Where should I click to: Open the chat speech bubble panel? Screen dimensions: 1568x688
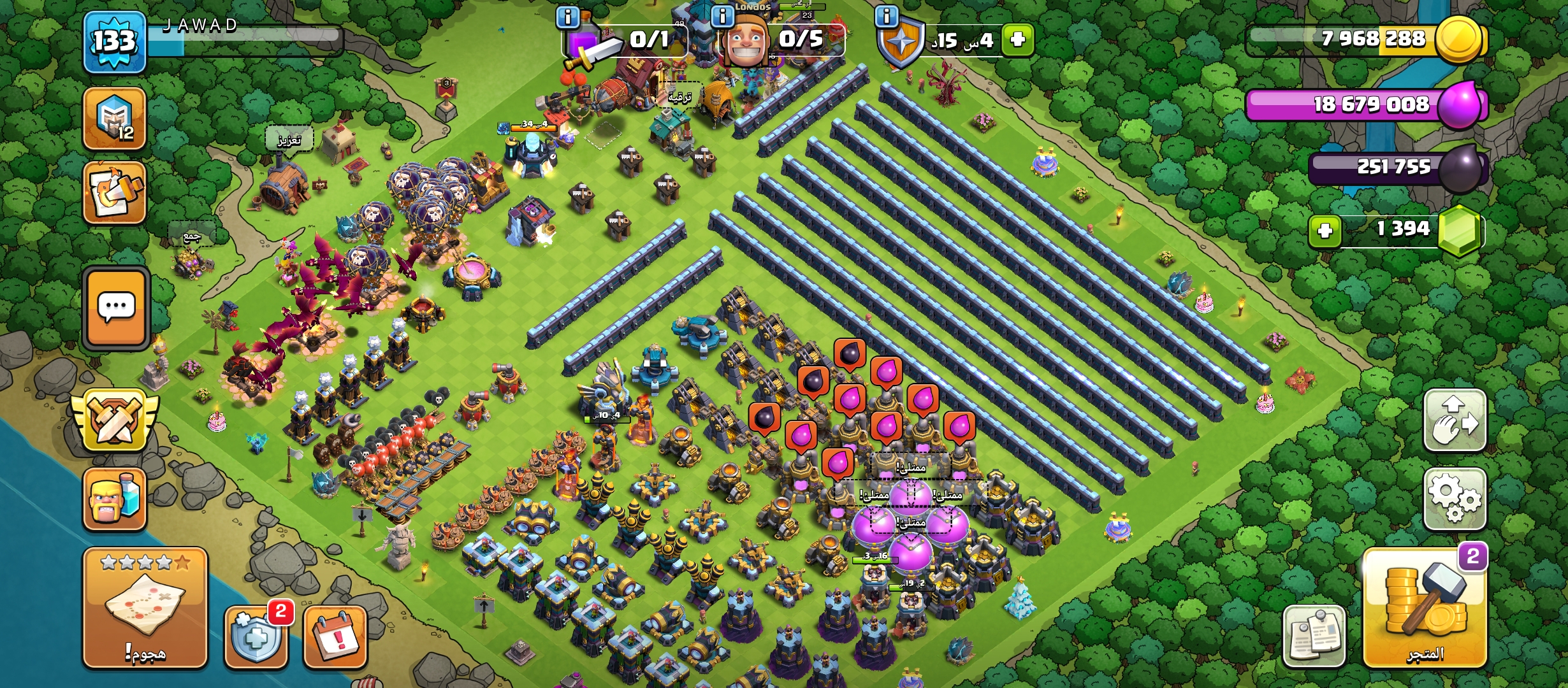point(116,308)
